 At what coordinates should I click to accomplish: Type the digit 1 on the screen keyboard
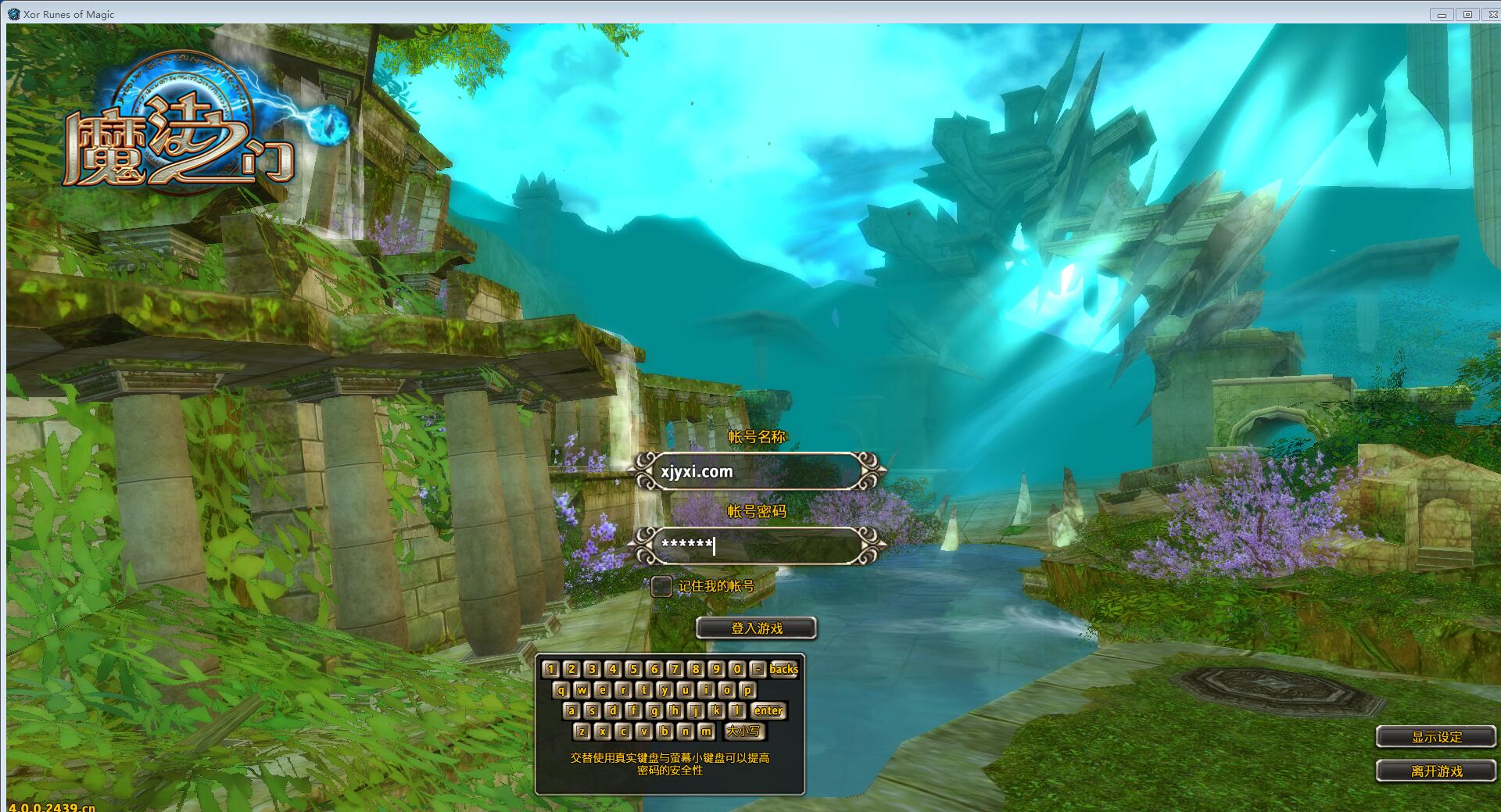click(550, 669)
